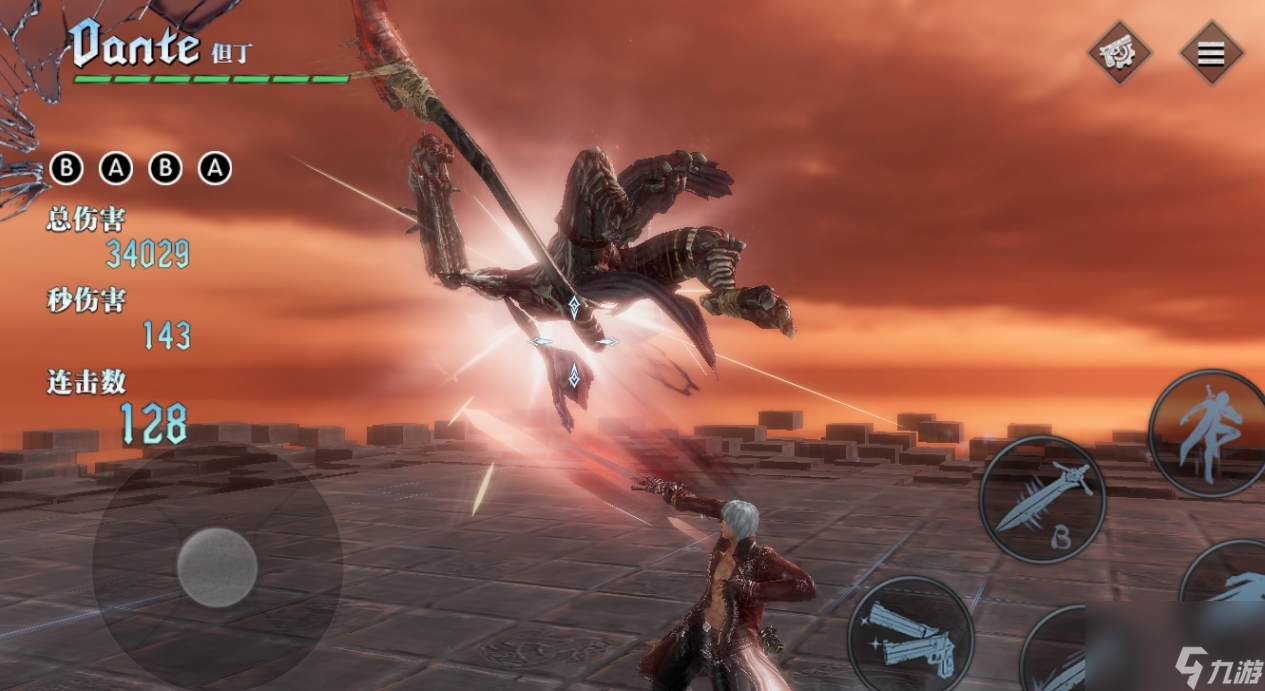Open the pistol and gear weapon settings

coord(1120,53)
